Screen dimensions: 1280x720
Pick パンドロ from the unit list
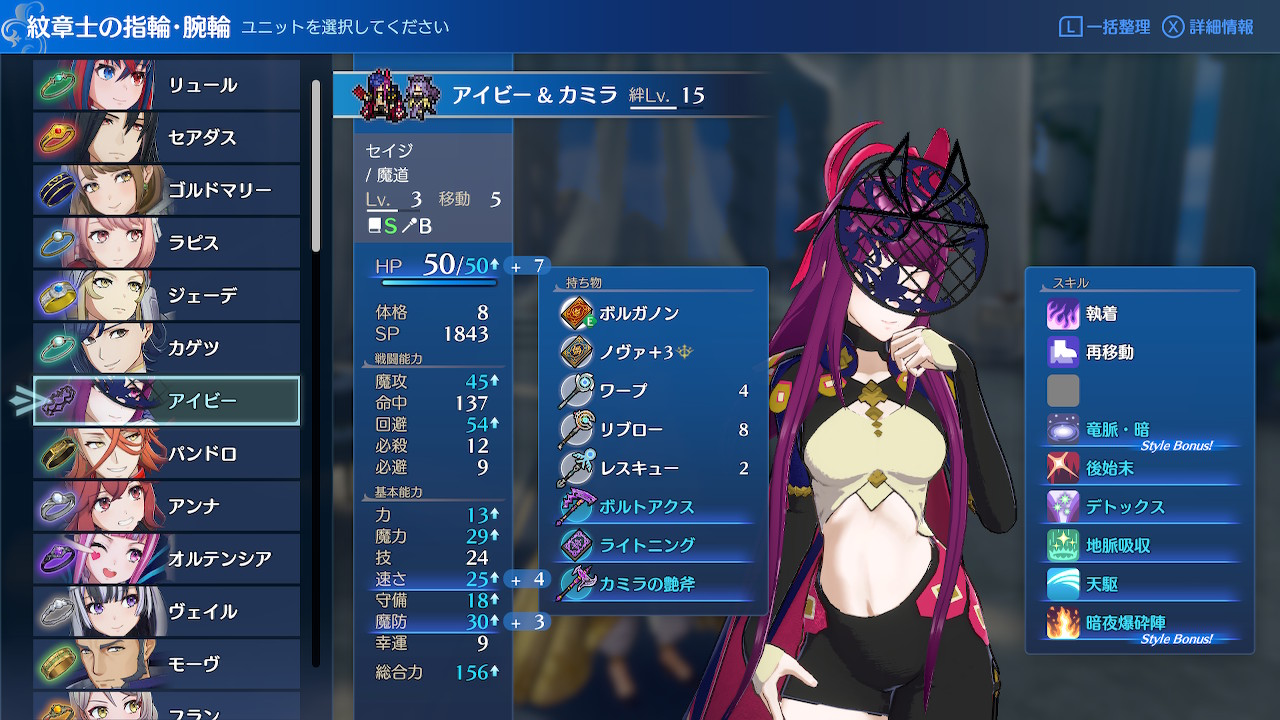(167, 453)
